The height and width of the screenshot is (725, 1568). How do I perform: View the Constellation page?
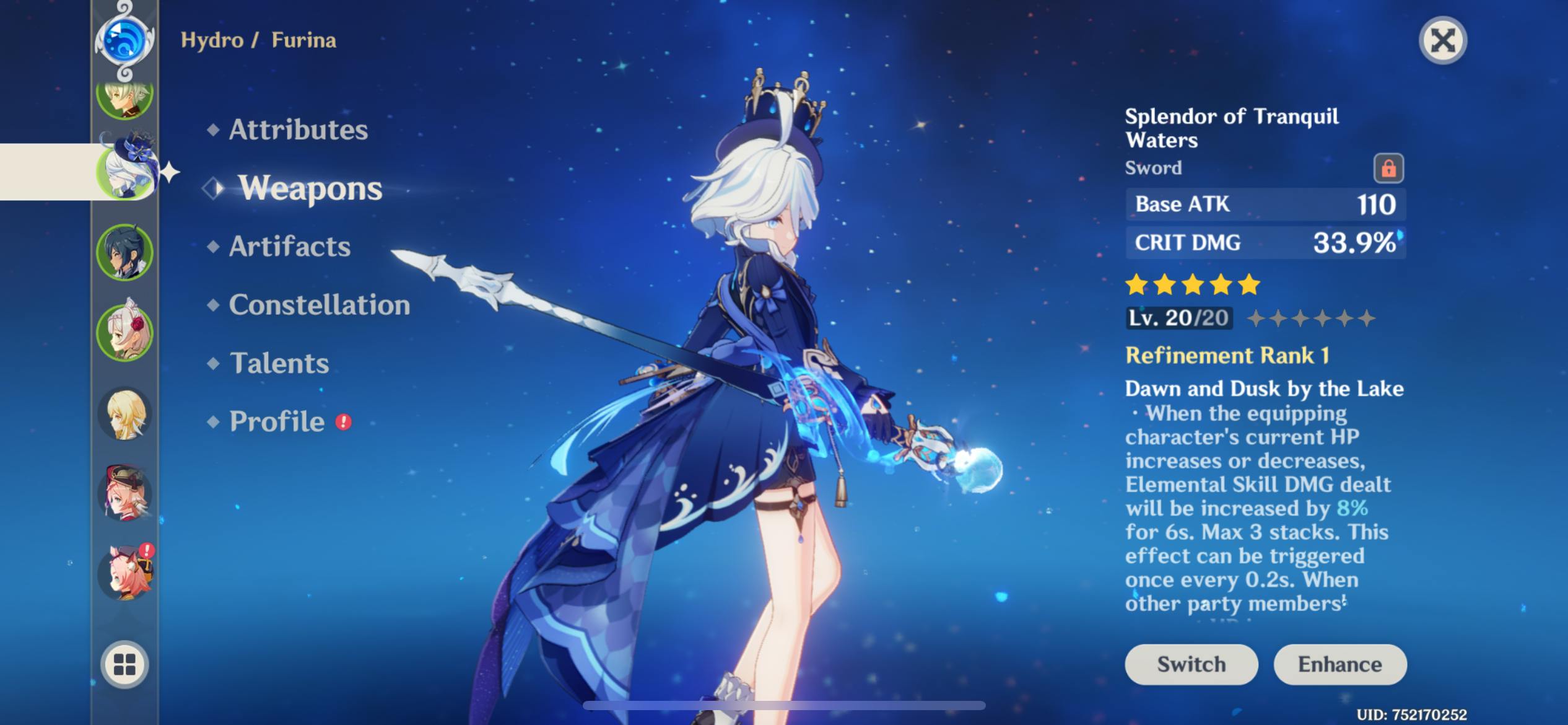pos(319,305)
